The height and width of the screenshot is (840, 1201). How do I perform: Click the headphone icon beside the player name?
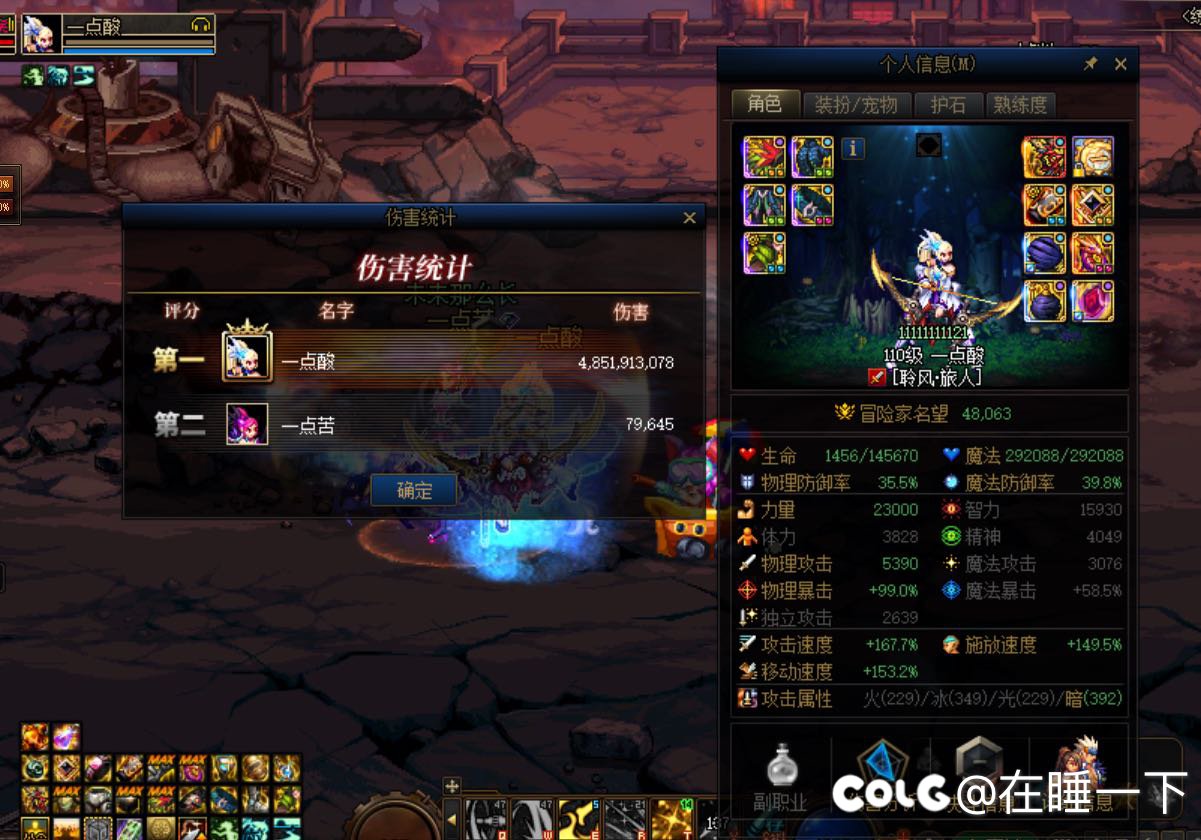click(200, 24)
